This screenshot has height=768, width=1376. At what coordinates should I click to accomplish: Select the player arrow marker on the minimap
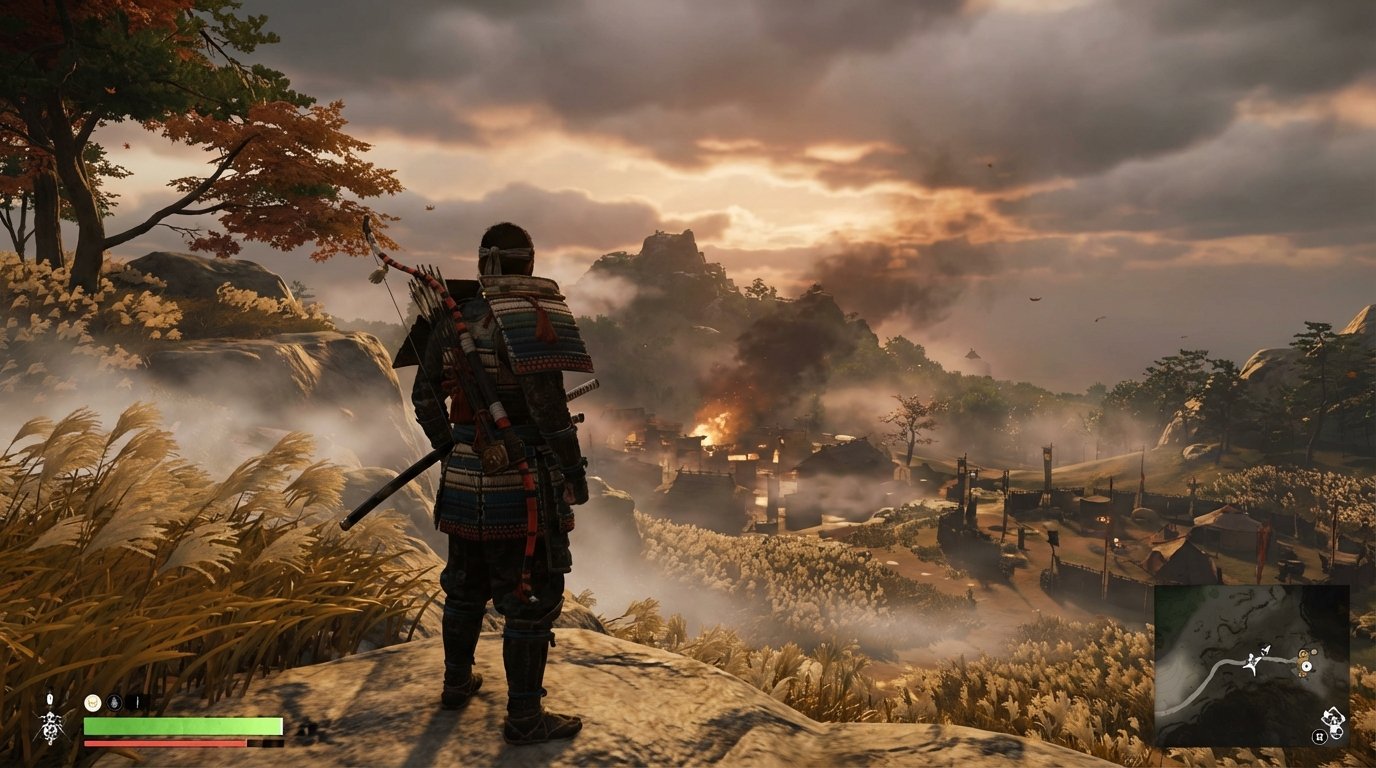coord(1265,650)
